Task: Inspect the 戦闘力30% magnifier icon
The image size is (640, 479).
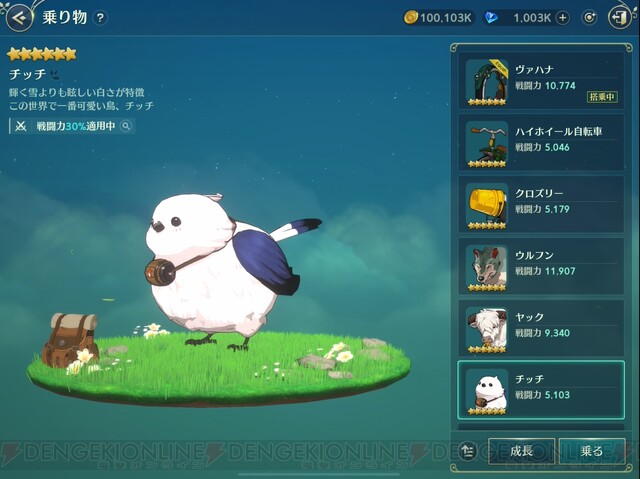Action: coord(126,127)
